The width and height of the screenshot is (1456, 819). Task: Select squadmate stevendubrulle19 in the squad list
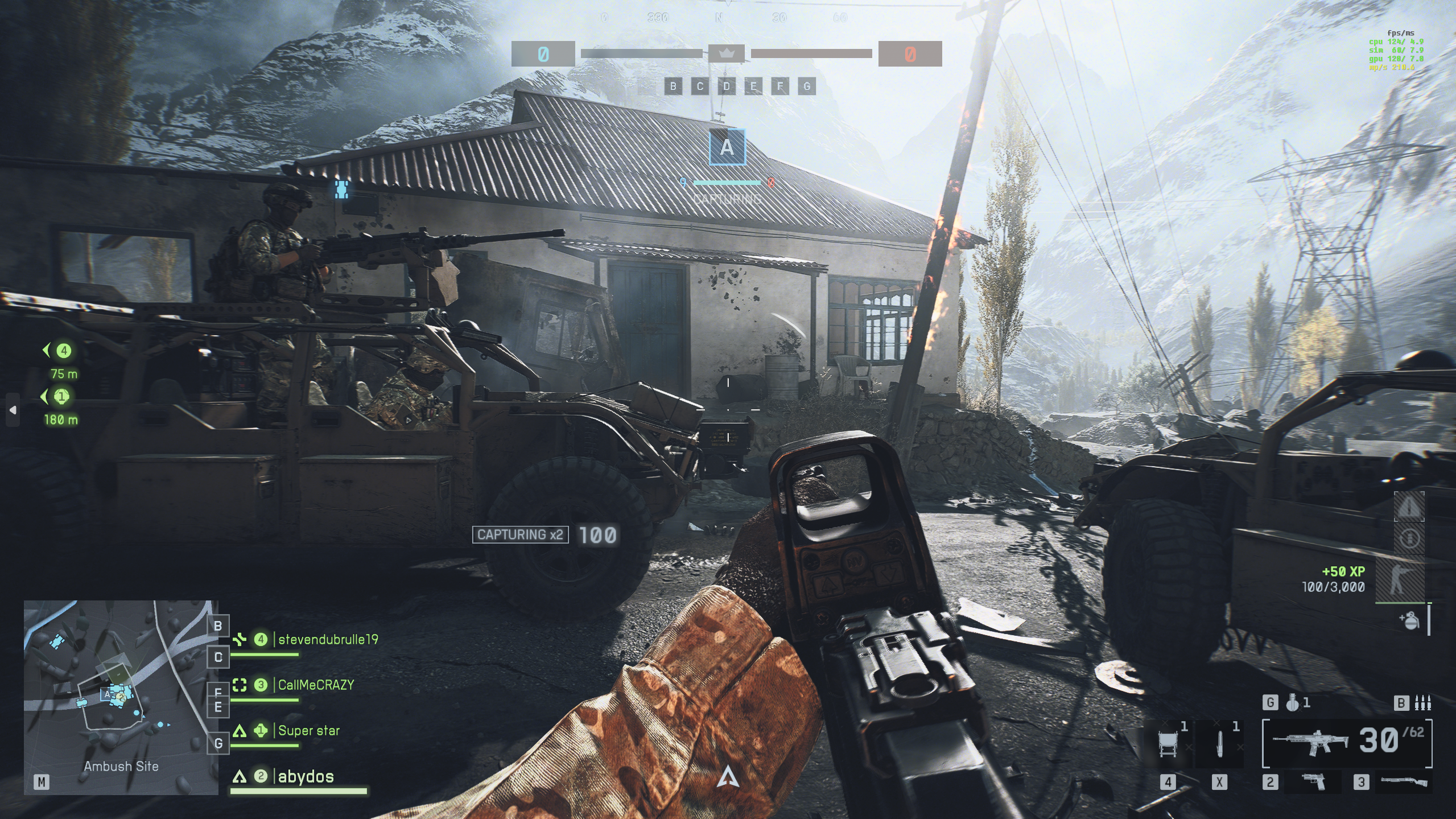(328, 640)
